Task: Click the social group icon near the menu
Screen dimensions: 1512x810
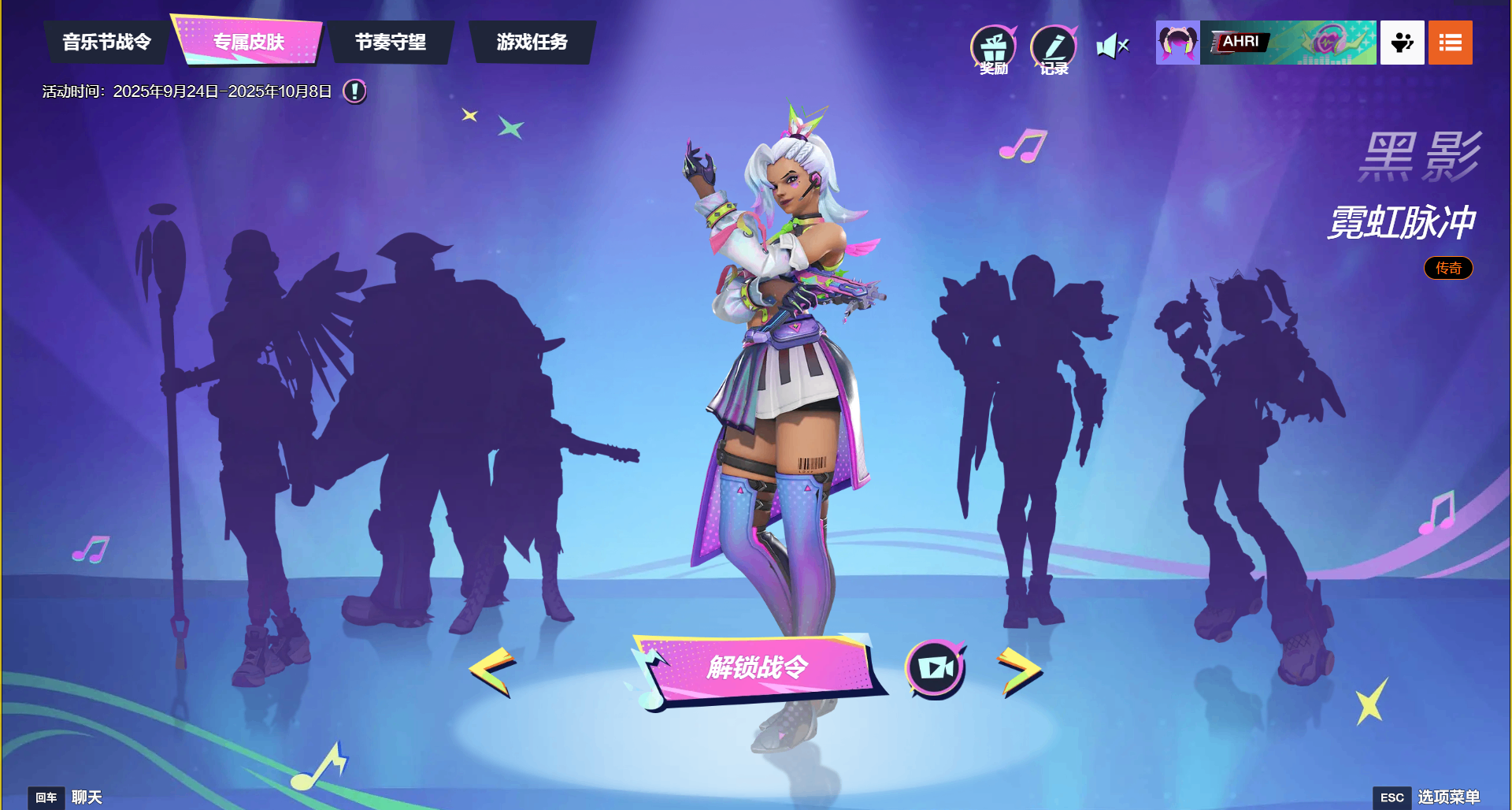Action: 1402,43
